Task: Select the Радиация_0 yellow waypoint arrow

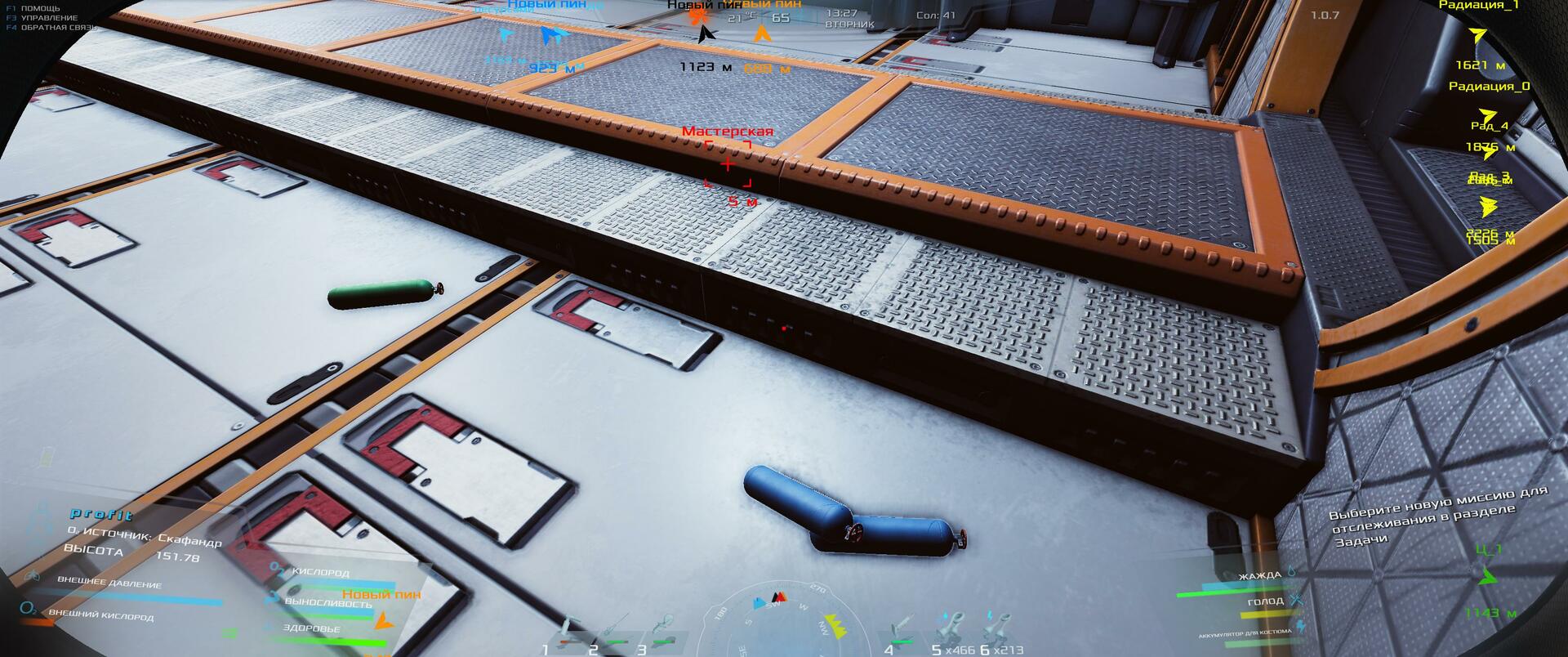Action: [1488, 115]
